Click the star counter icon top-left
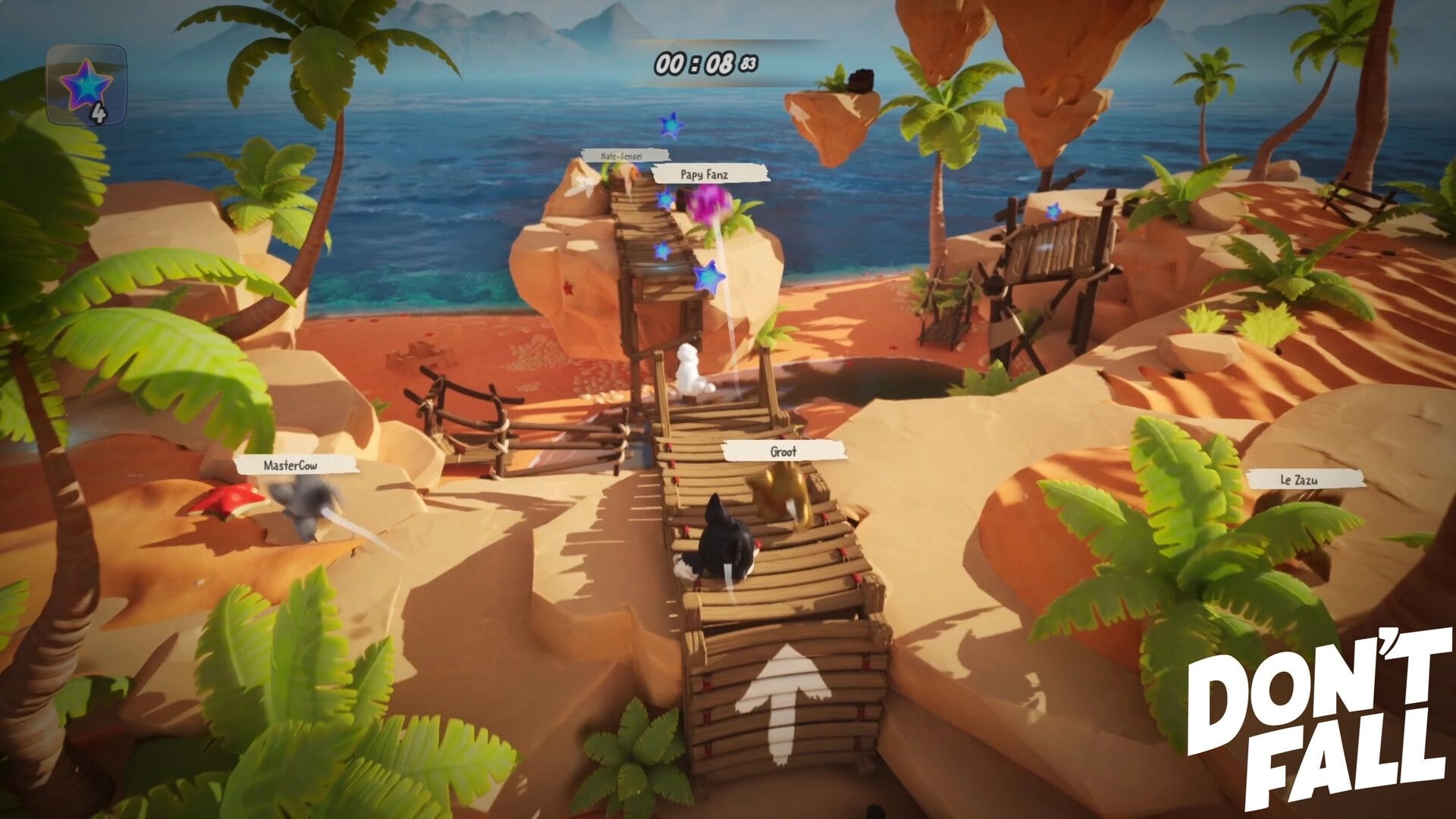This screenshot has height=819, width=1456. 85,86
